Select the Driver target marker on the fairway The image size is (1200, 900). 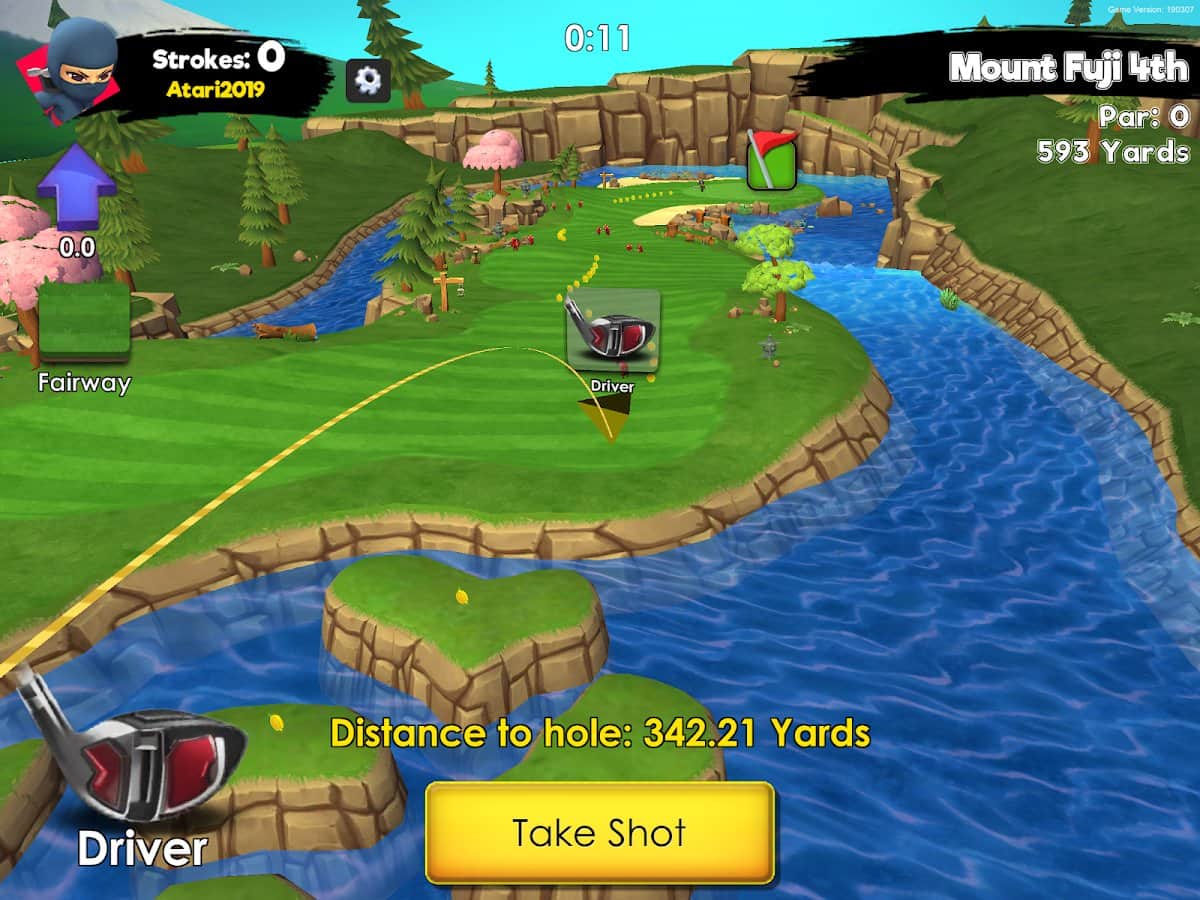click(612, 330)
